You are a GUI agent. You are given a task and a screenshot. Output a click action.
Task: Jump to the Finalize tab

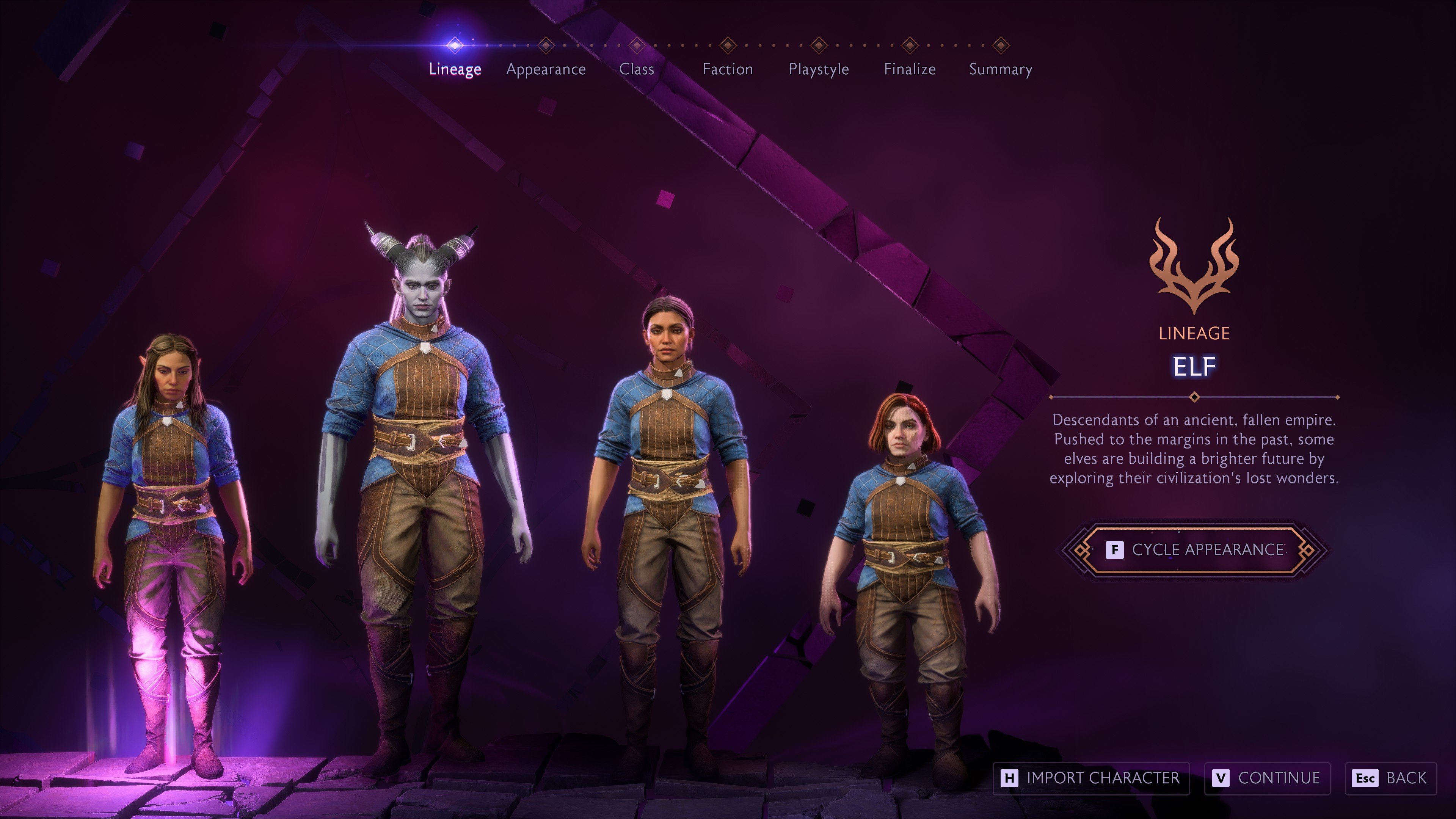pyautogui.click(x=910, y=69)
